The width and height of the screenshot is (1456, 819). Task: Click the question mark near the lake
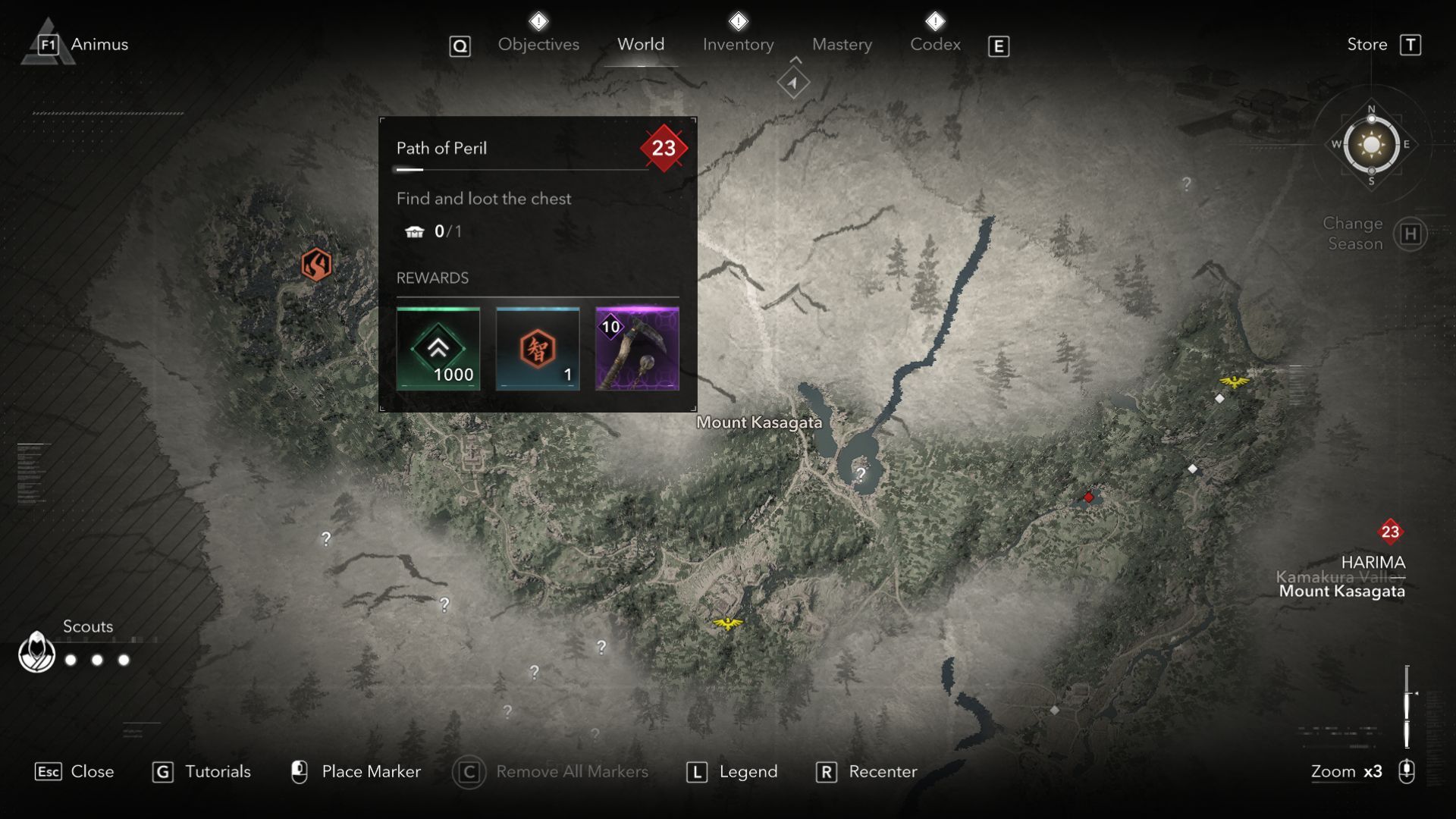[860, 473]
